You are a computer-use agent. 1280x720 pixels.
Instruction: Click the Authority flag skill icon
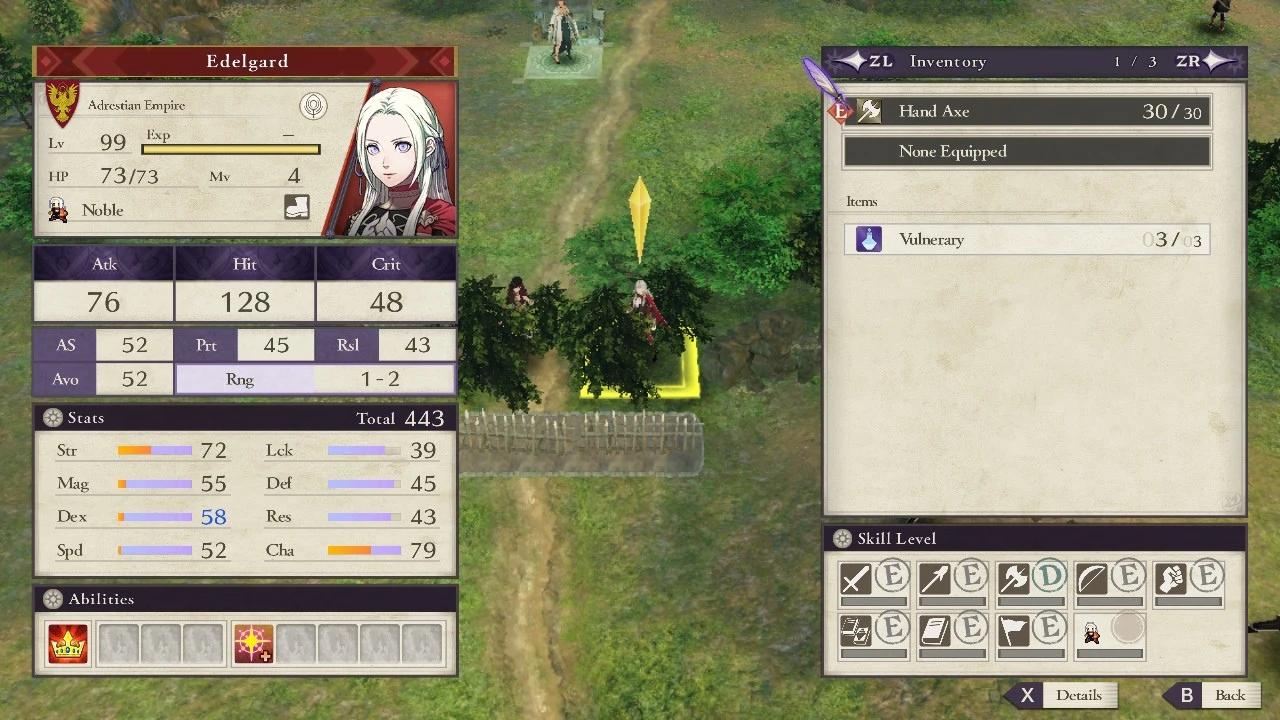tap(1014, 630)
